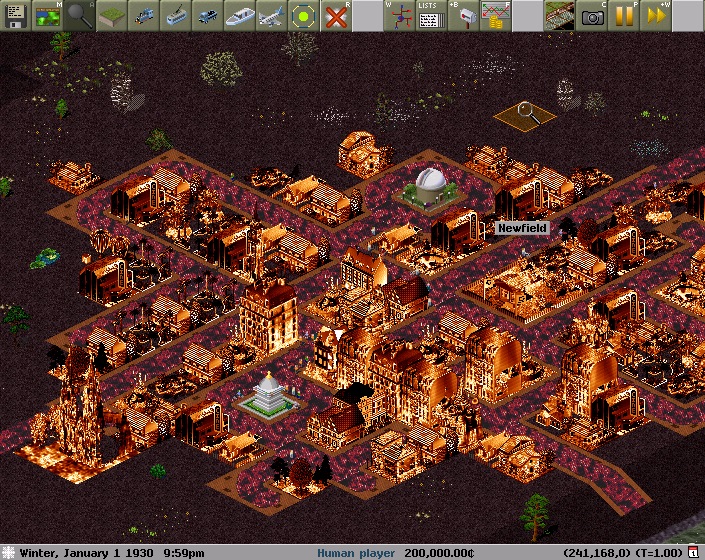Open the ship water transport tools

[240, 15]
